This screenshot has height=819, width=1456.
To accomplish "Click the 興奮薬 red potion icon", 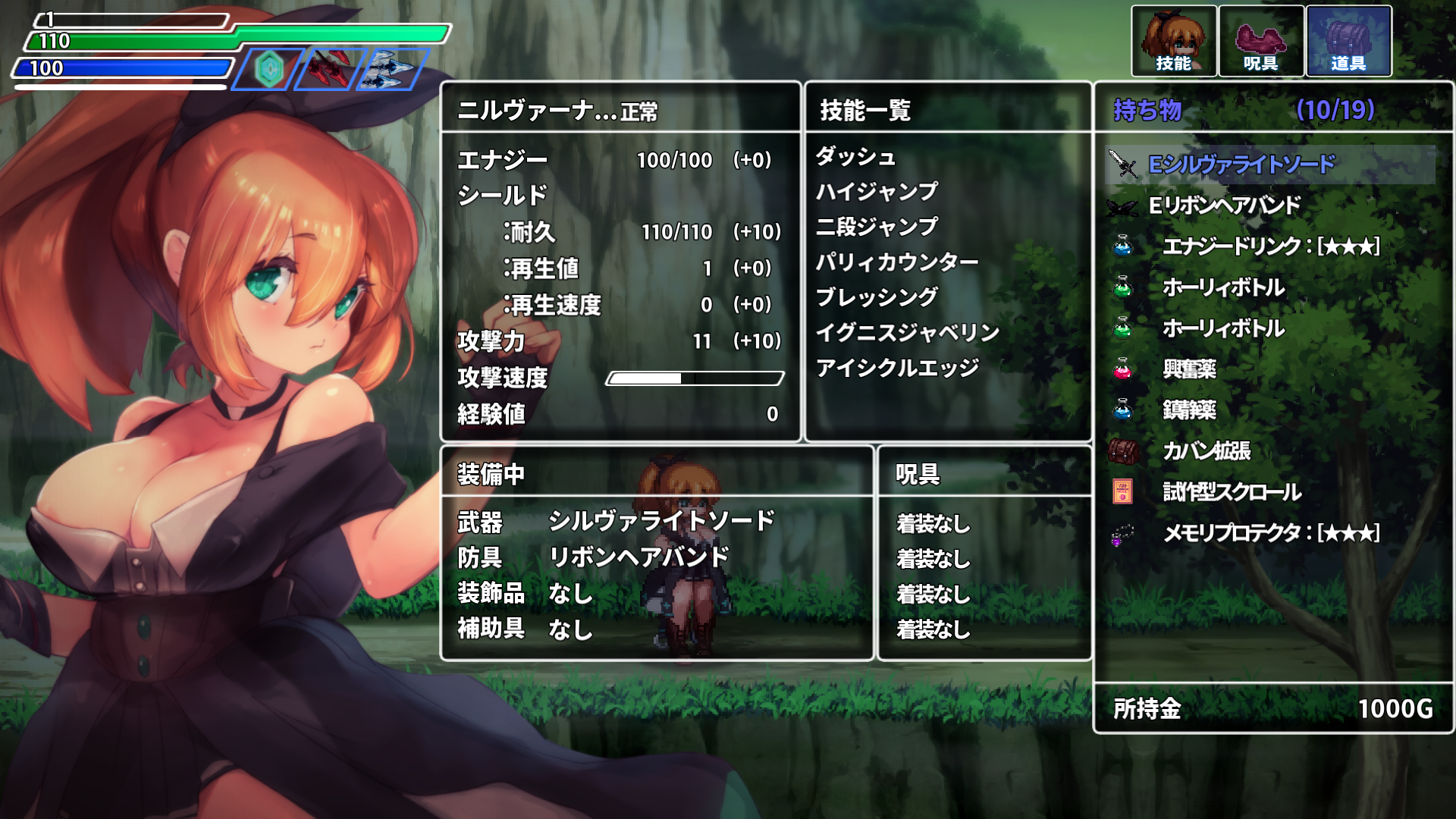I will pos(1125,369).
